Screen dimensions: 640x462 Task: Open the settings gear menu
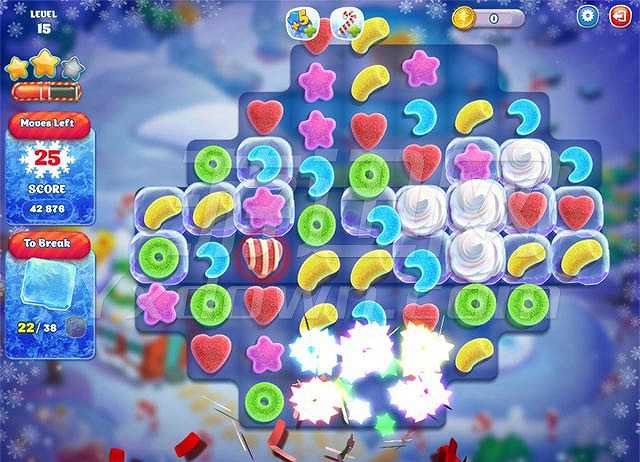point(589,16)
